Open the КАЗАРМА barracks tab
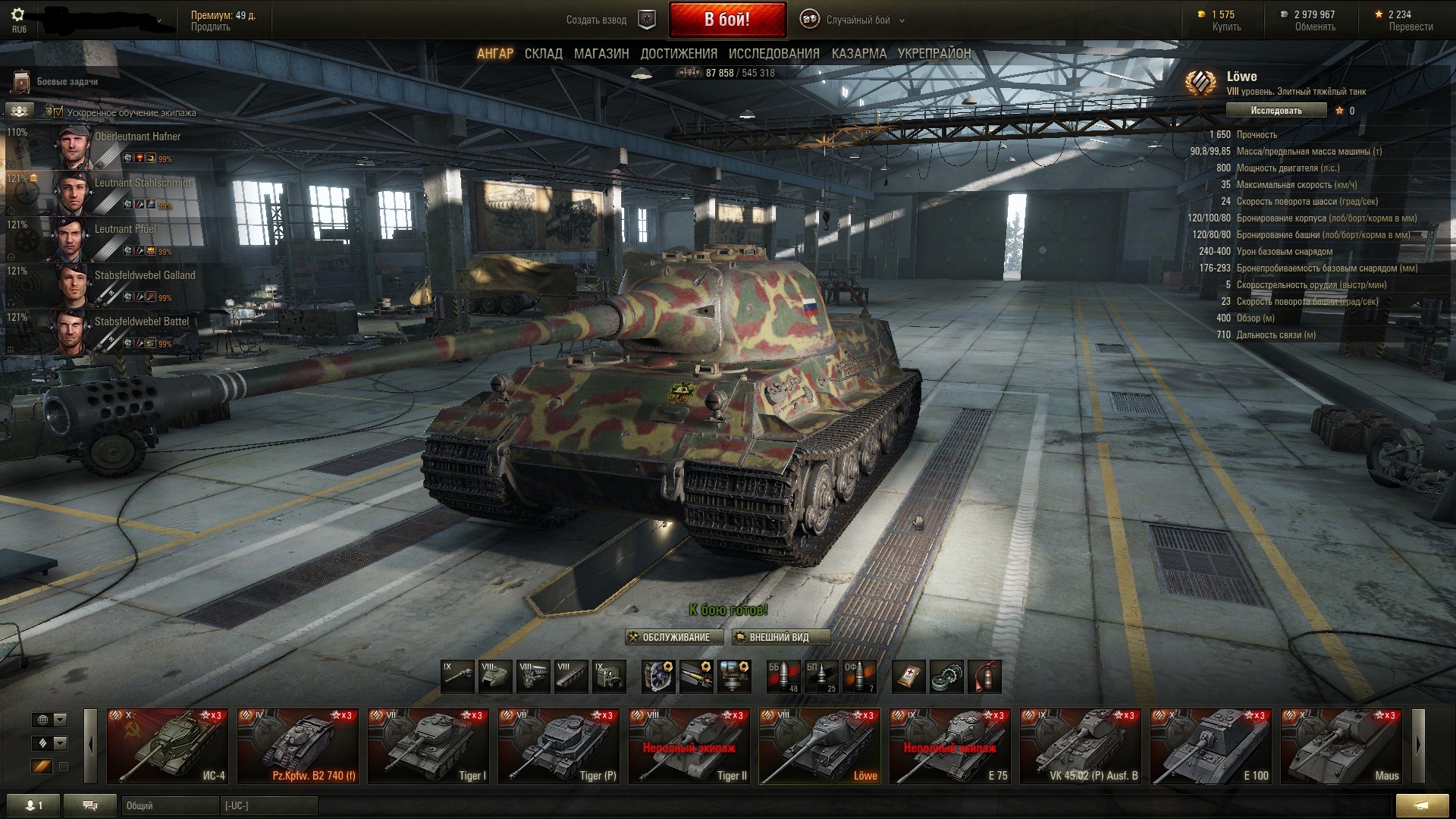The height and width of the screenshot is (819, 1456). (x=858, y=54)
